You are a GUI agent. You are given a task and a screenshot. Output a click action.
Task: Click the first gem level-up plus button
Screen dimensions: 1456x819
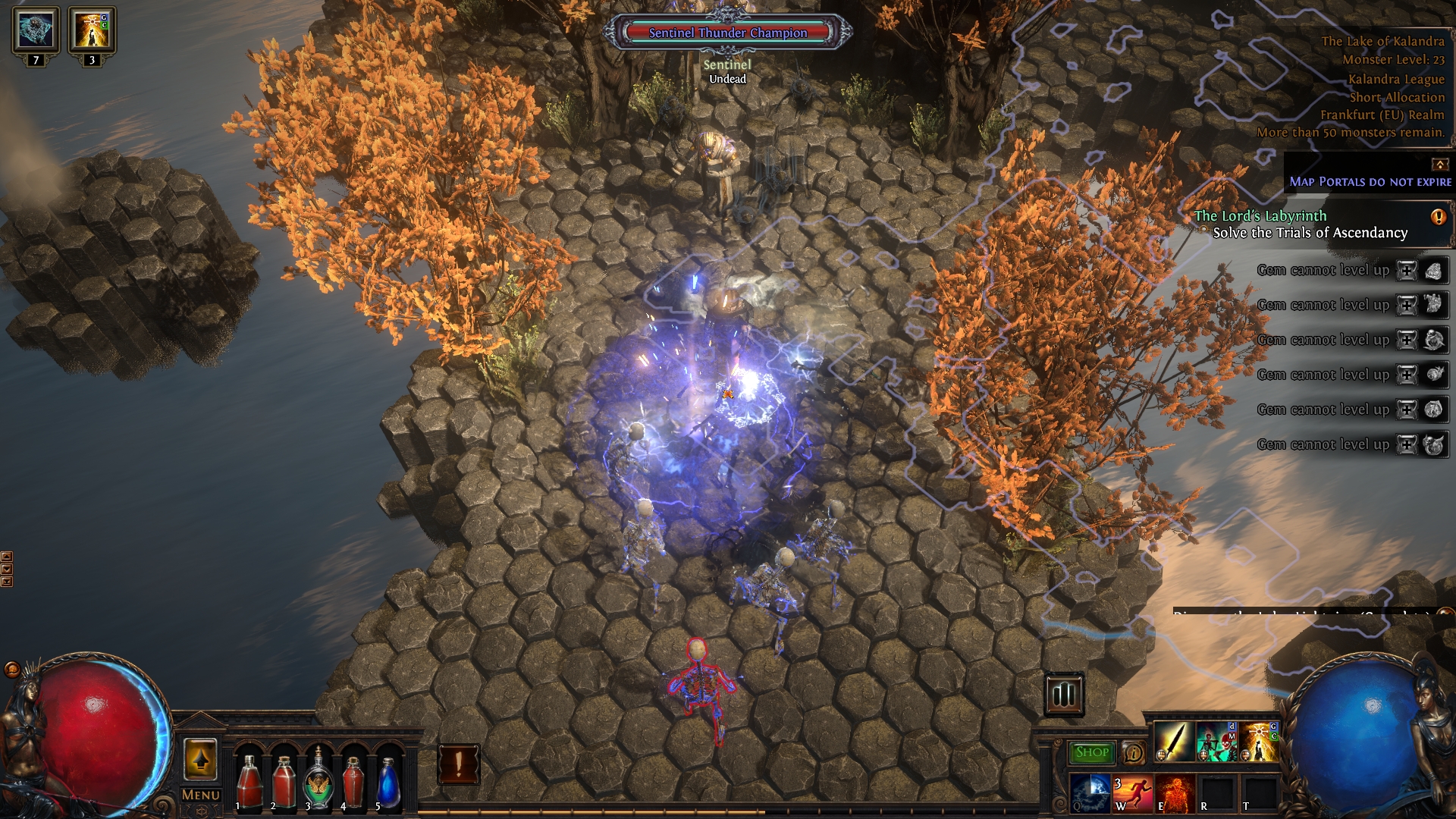point(1407,271)
